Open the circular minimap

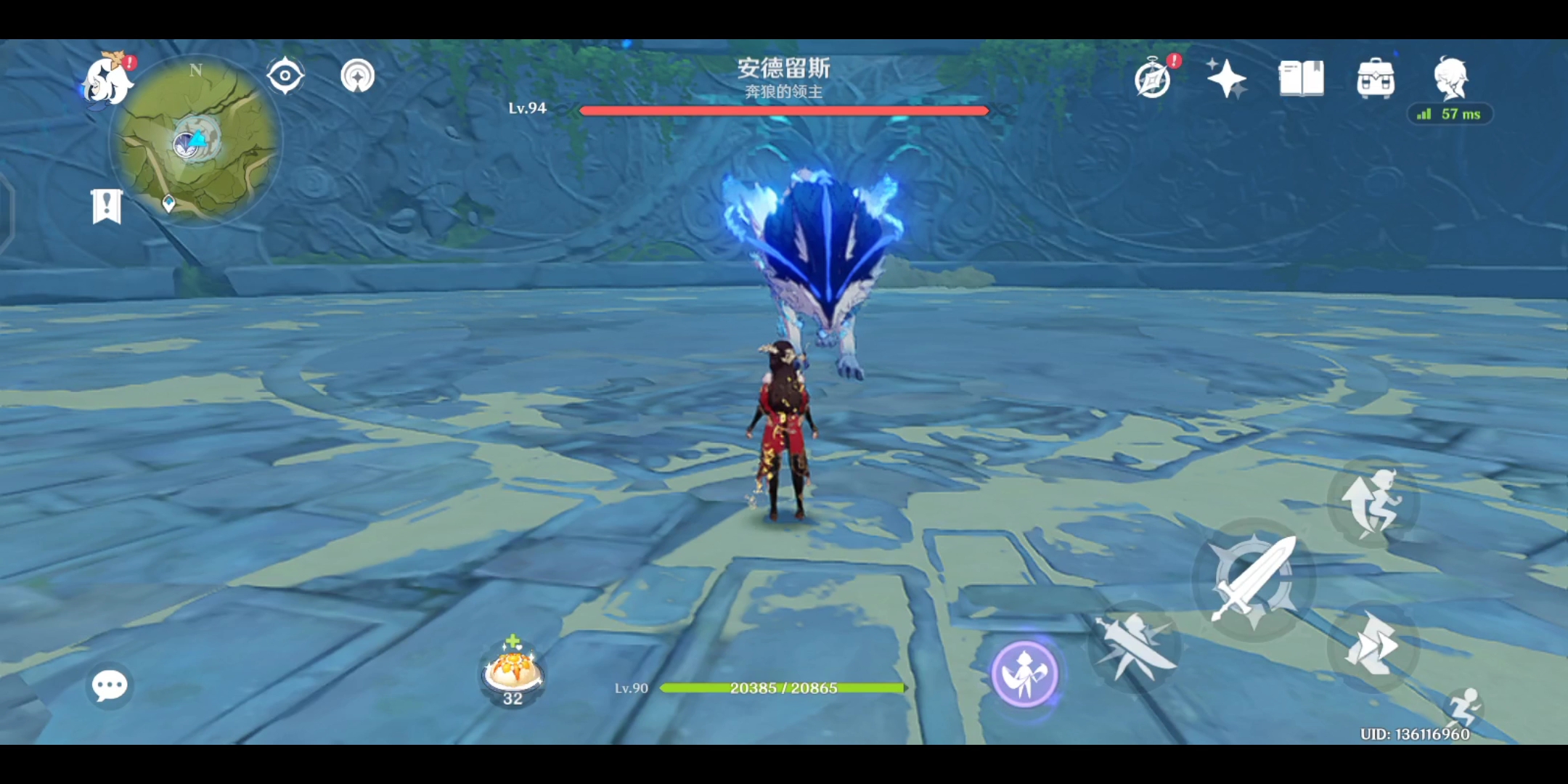point(196,142)
